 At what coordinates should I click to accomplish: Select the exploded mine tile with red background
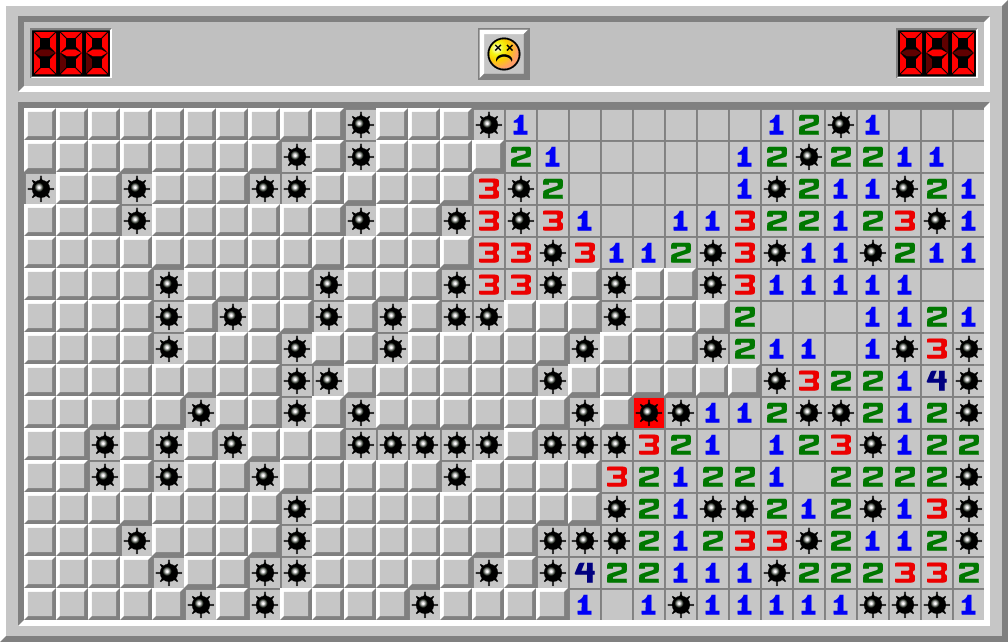click(x=648, y=412)
